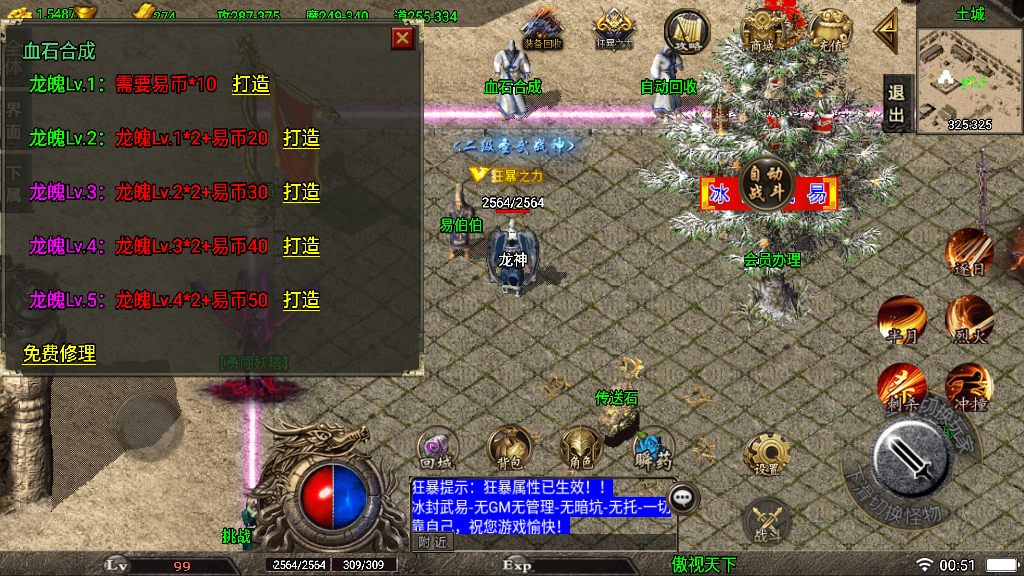The height and width of the screenshot is (576, 1024).
Task: Forge 龙魄 Lv.1 with 打造
Action: [251, 85]
